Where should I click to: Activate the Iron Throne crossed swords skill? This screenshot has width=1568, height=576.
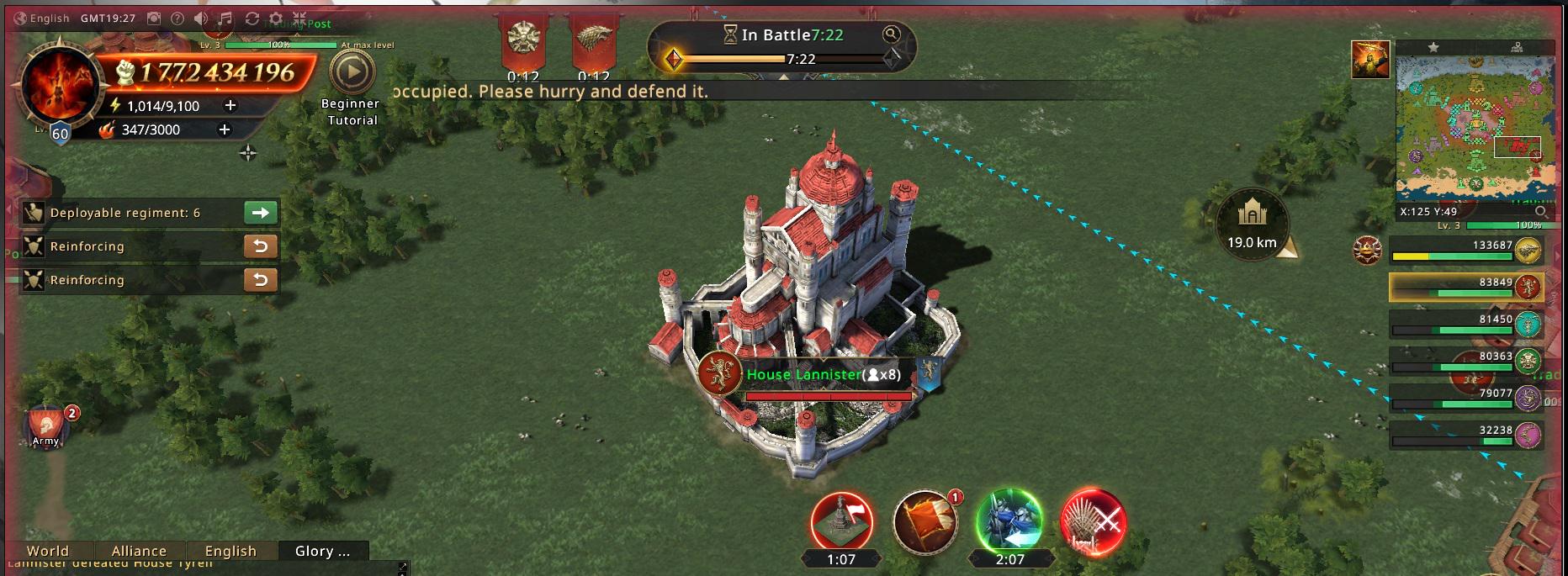tap(1092, 522)
